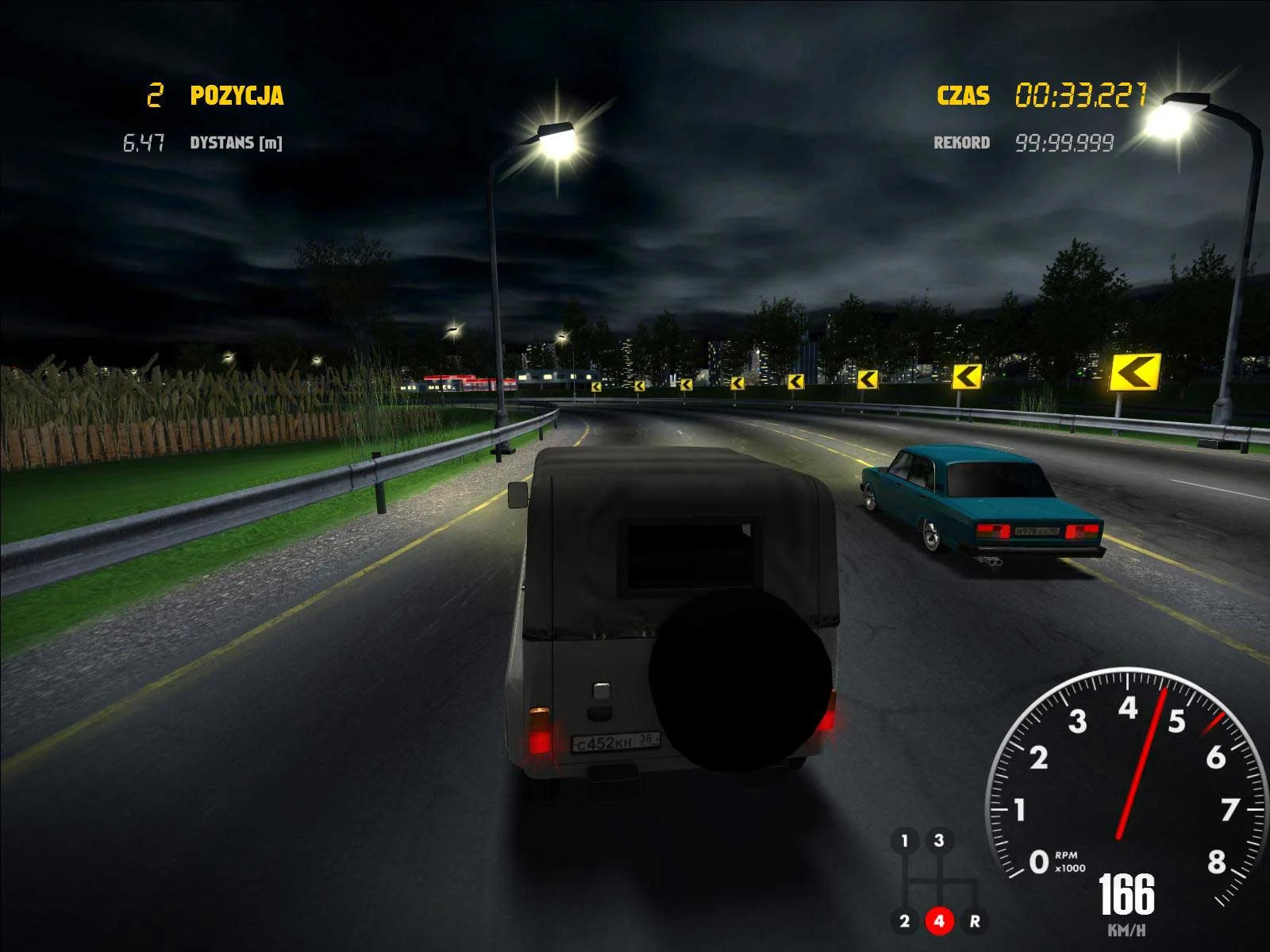
Task: Click the highlighted gear 4 indicator
Action: (940, 920)
